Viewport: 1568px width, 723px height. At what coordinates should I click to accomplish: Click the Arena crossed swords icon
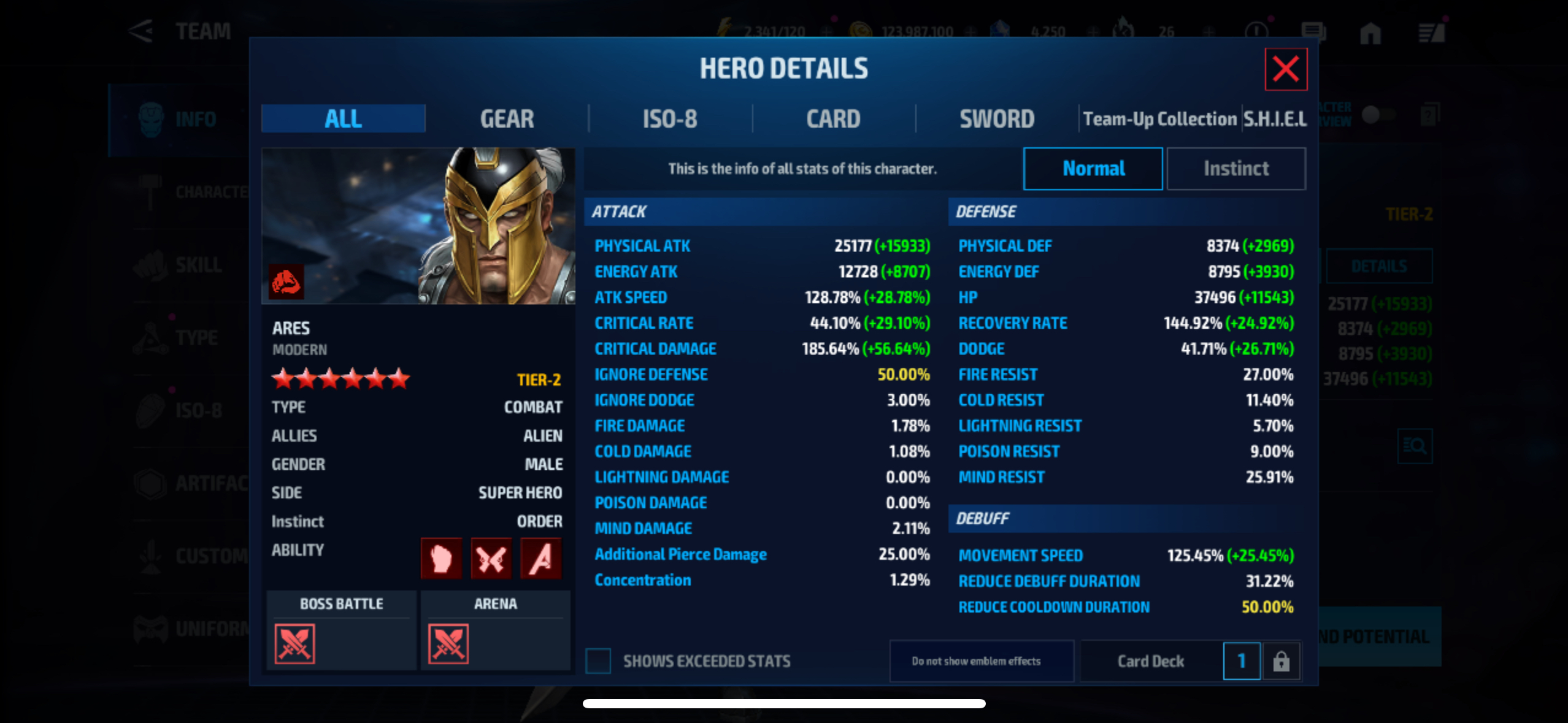click(448, 644)
